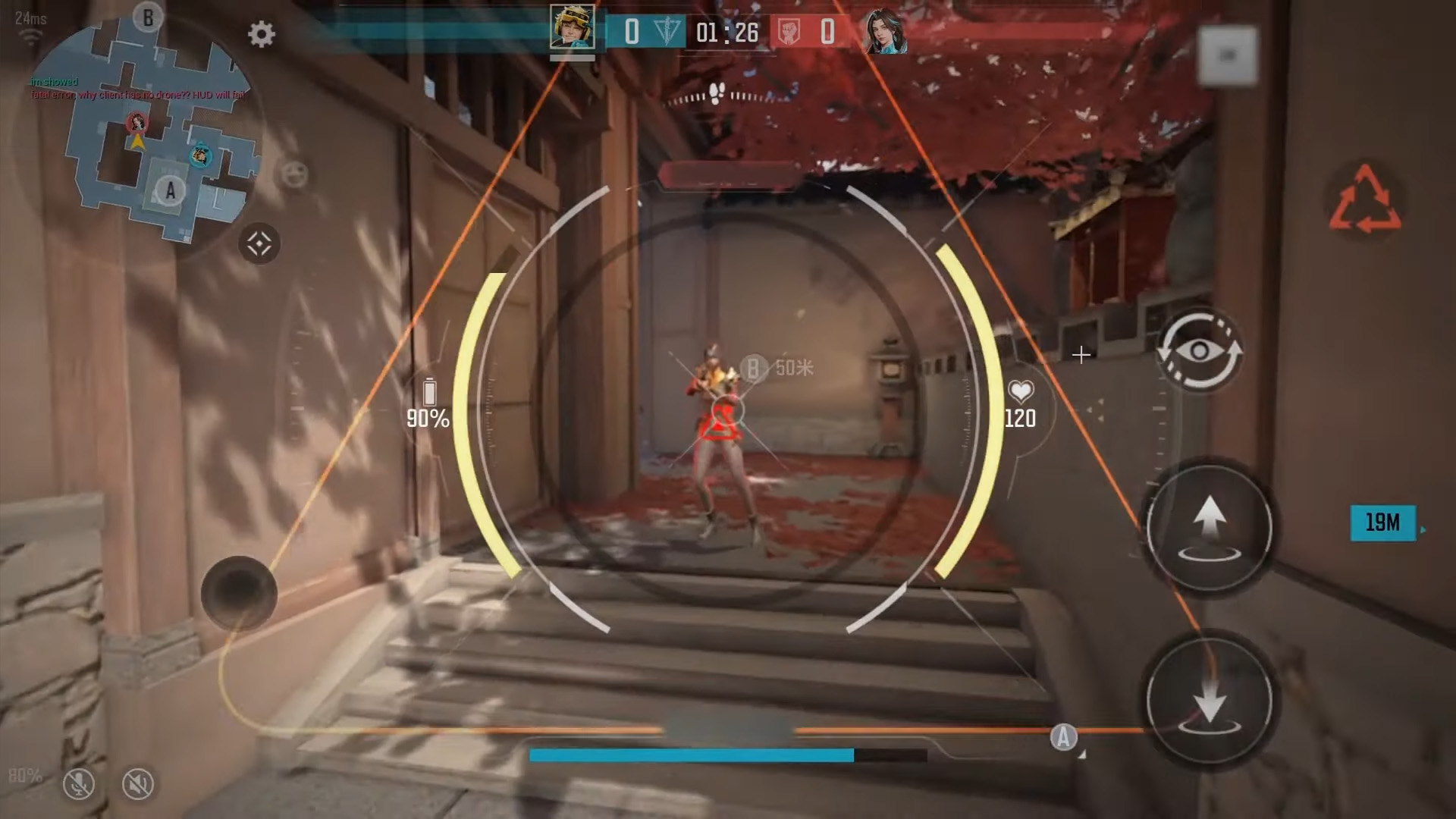
Task: Tap the ascend up-arrow button
Action: [1209, 528]
